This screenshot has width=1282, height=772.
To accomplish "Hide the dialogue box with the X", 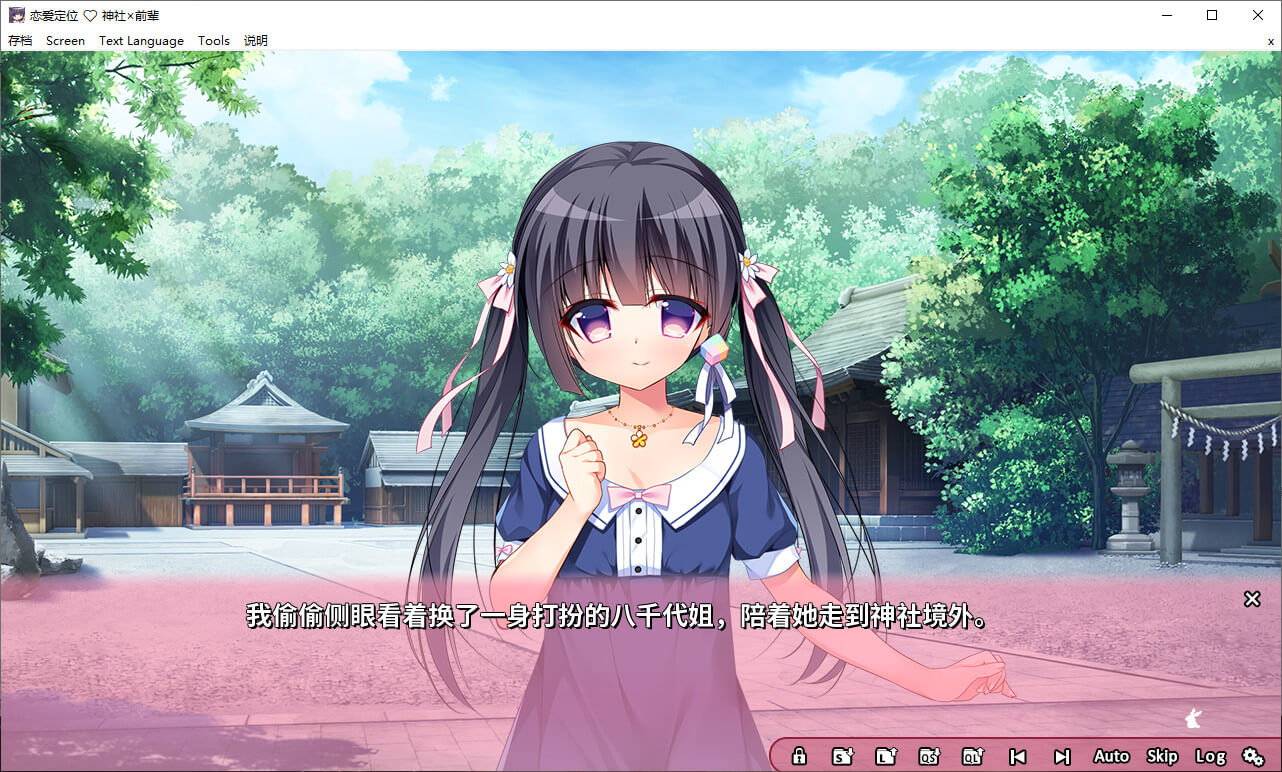I will point(1252,599).
